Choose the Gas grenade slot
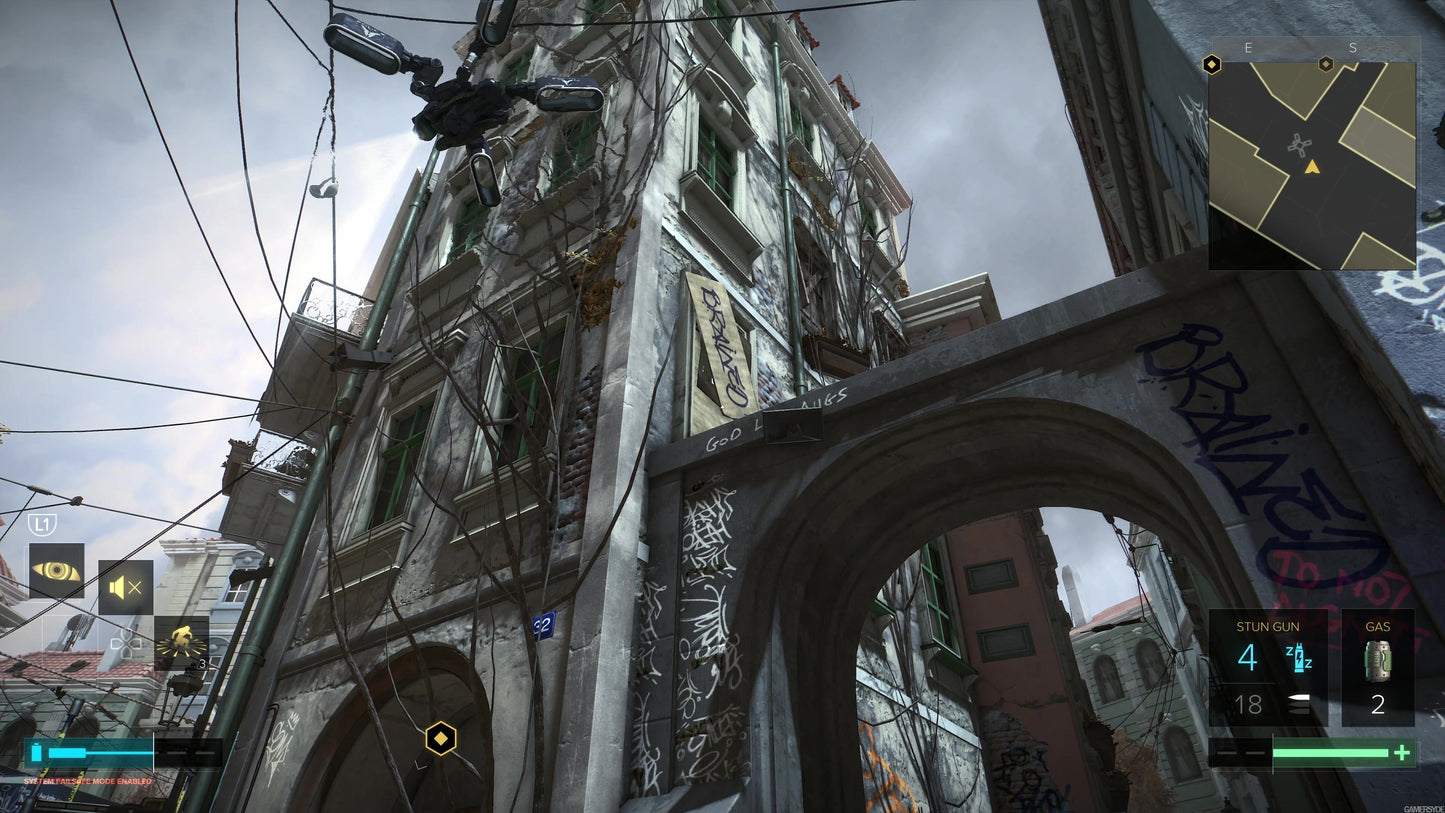The height and width of the screenshot is (813, 1445). coord(1377,667)
